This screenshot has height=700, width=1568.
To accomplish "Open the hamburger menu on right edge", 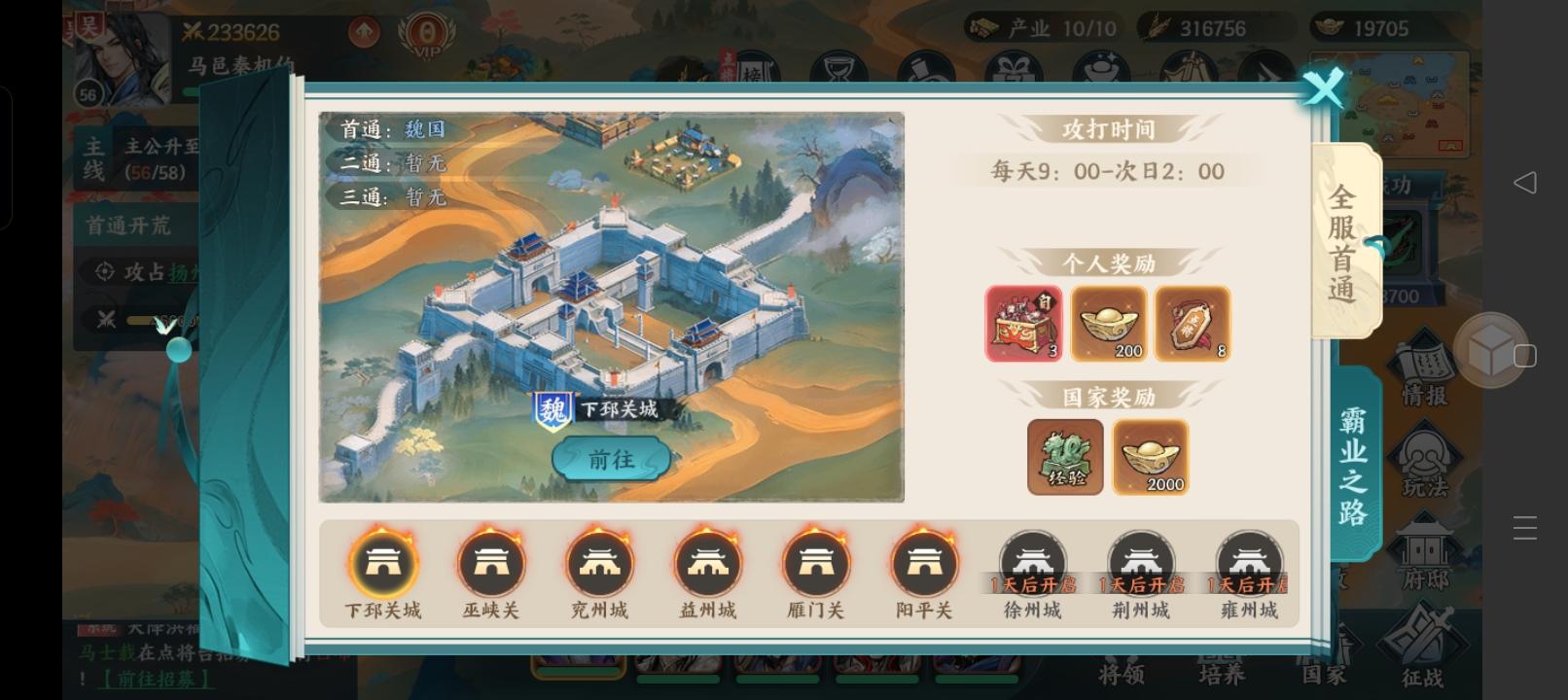I will pyautogui.click(x=1525, y=527).
